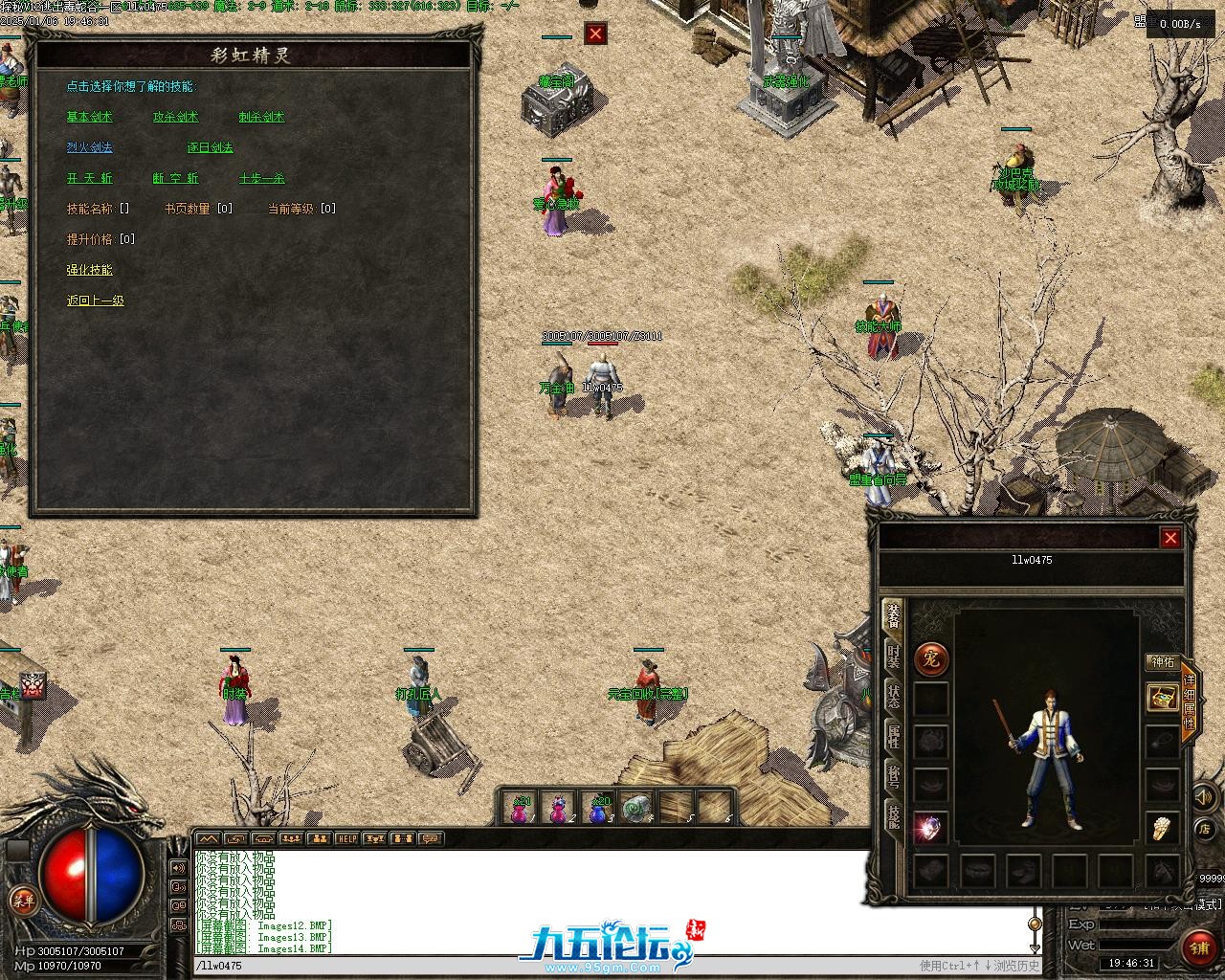Screen dimensions: 1225x980
Task: Switch to the 时装 fashion tab
Action: coord(893,657)
